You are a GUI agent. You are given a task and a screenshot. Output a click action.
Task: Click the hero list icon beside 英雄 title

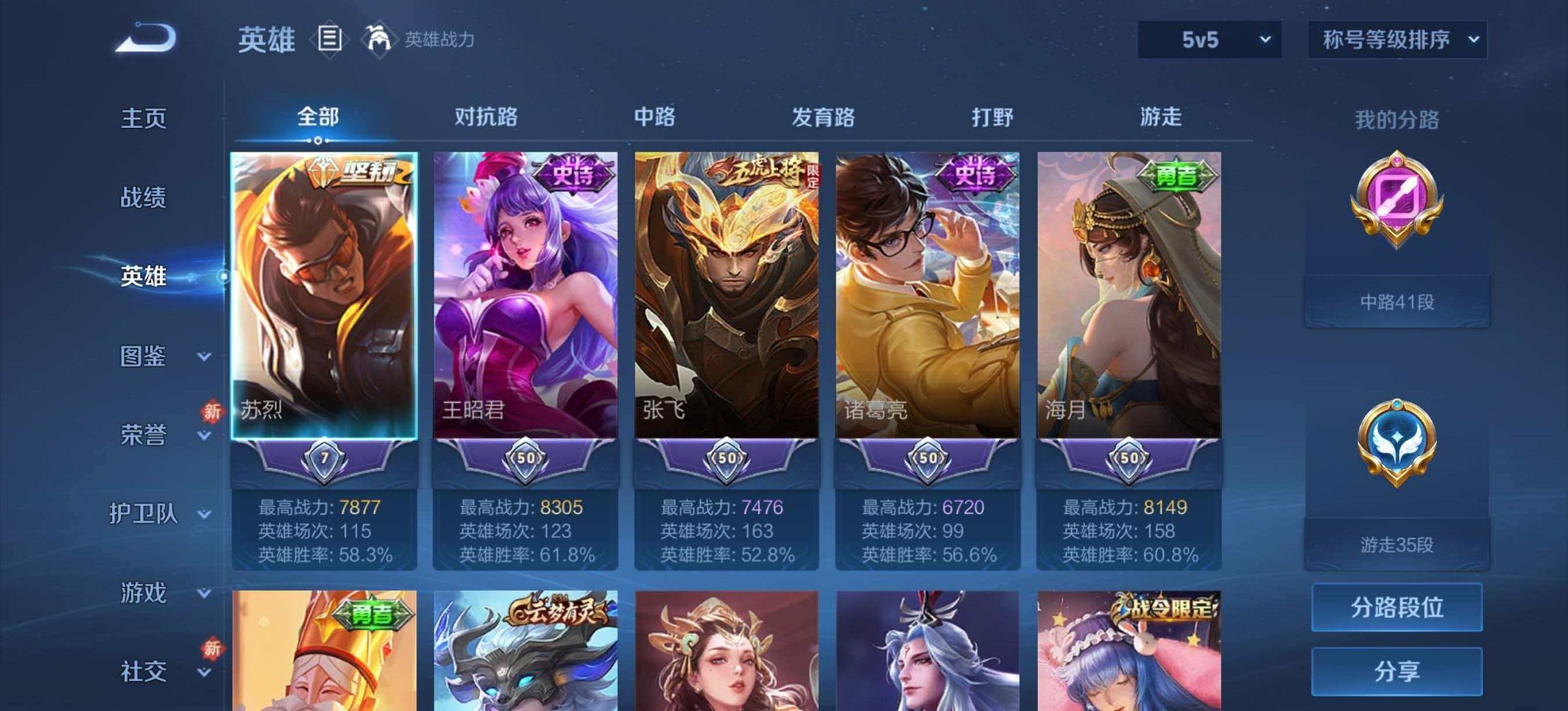pyautogui.click(x=329, y=40)
